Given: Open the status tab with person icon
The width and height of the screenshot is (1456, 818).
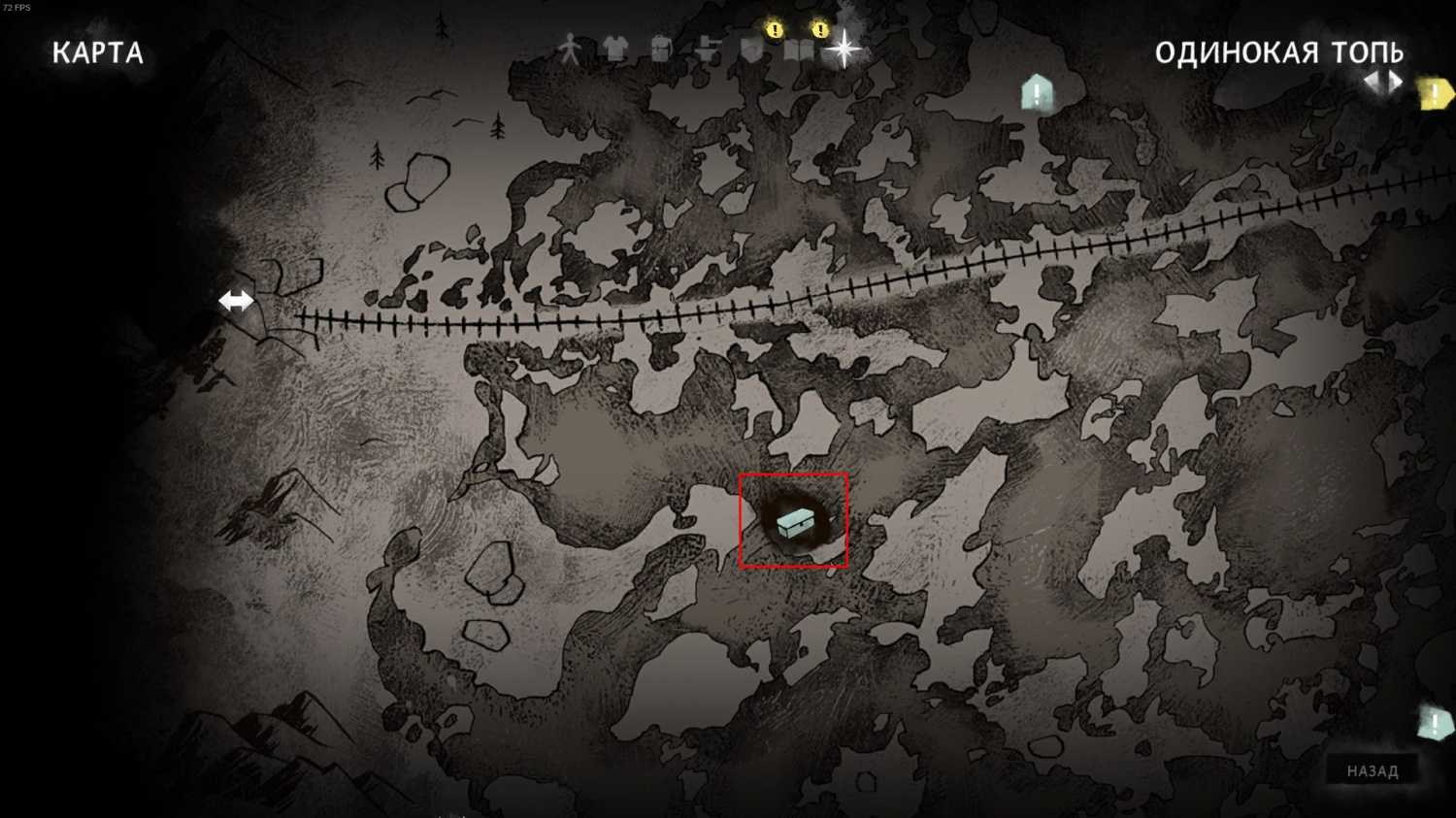Looking at the screenshot, I should [570, 49].
